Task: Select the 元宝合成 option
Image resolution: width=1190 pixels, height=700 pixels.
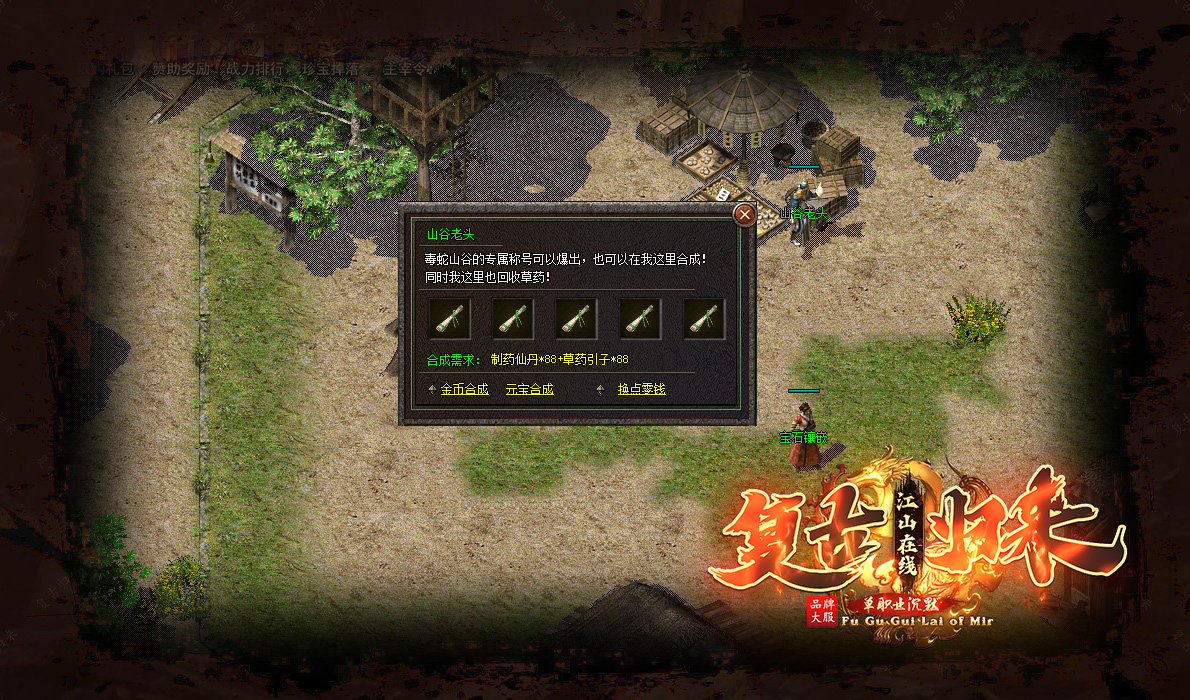Action: 529,389
